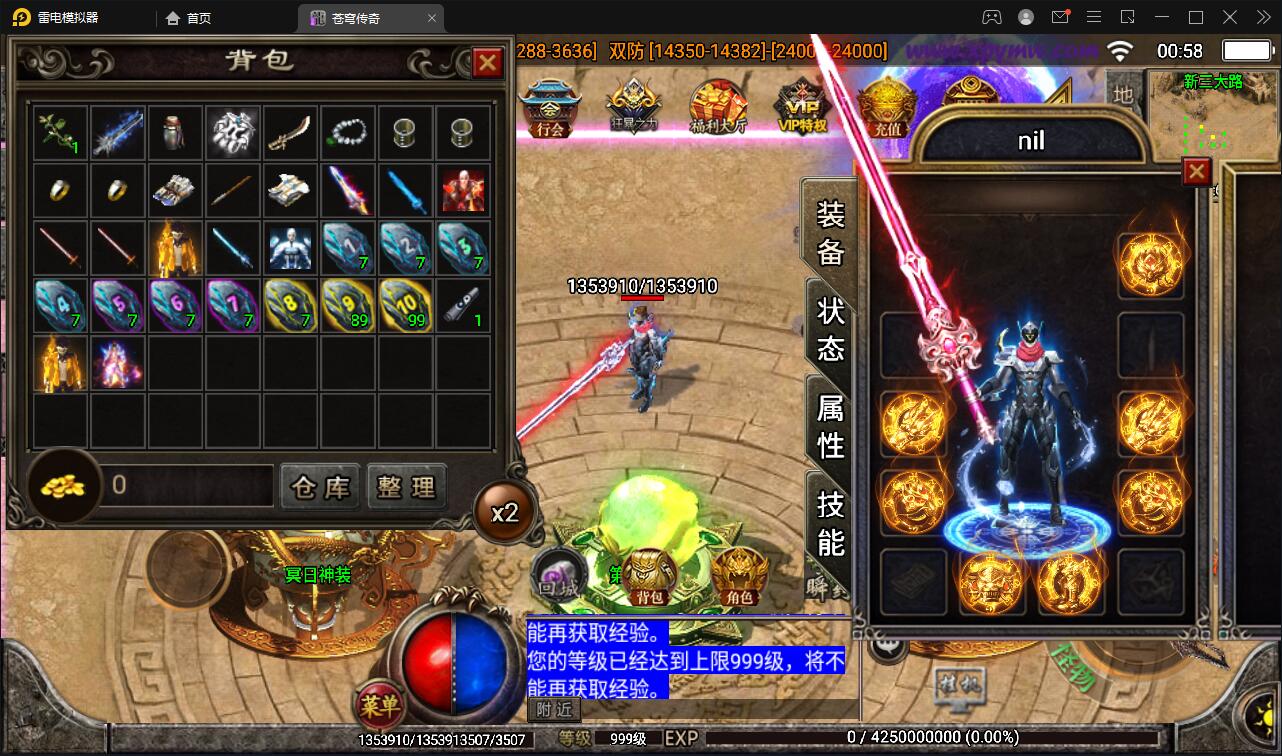Switch to the 属性 attributes tab
Viewport: 1282px width, 756px height.
tap(830, 425)
